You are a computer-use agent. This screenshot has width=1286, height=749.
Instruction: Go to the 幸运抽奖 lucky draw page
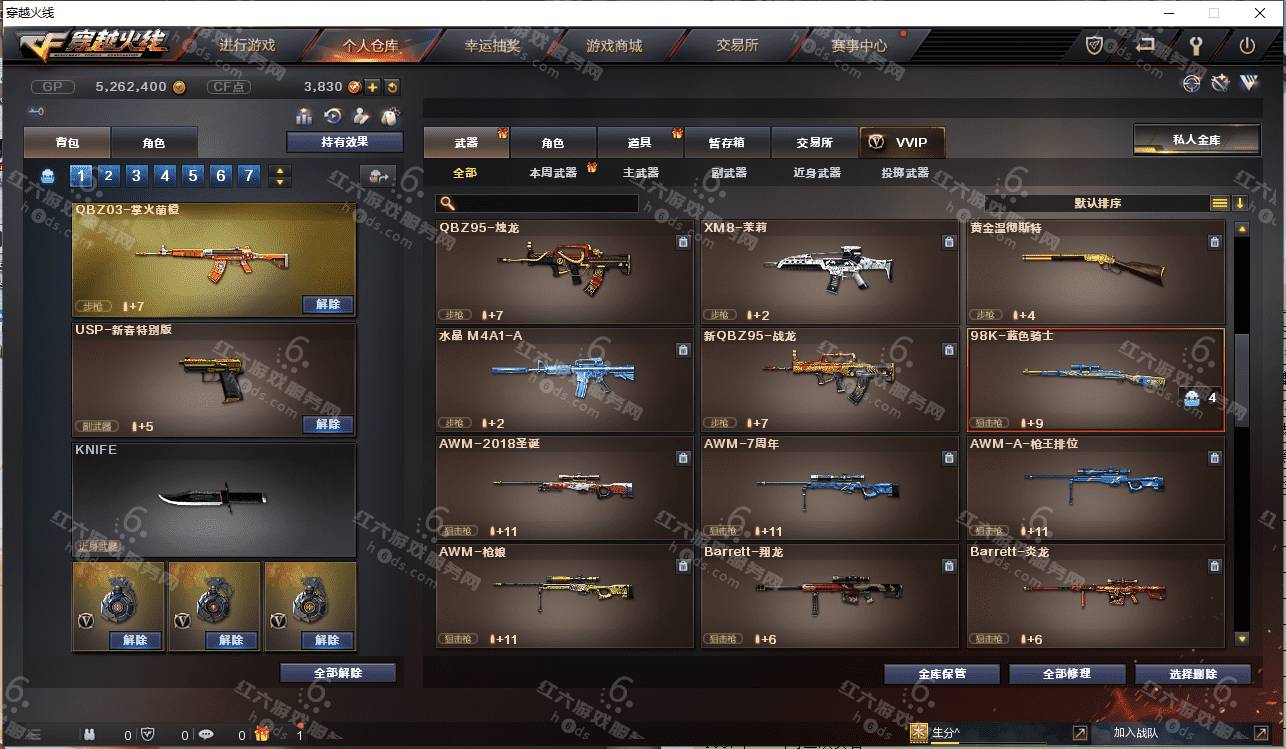(x=492, y=45)
